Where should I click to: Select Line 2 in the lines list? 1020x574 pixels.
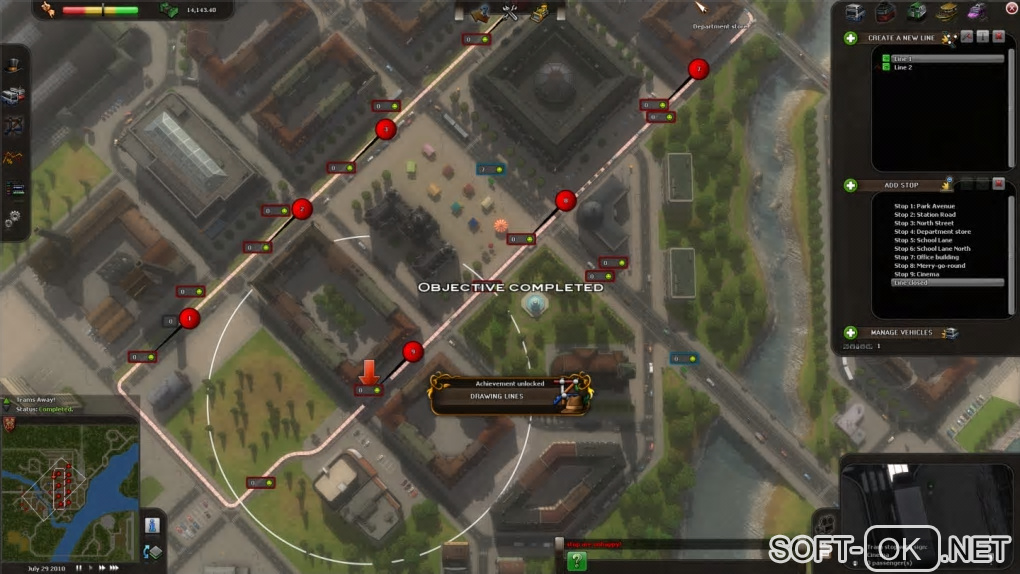(x=903, y=68)
